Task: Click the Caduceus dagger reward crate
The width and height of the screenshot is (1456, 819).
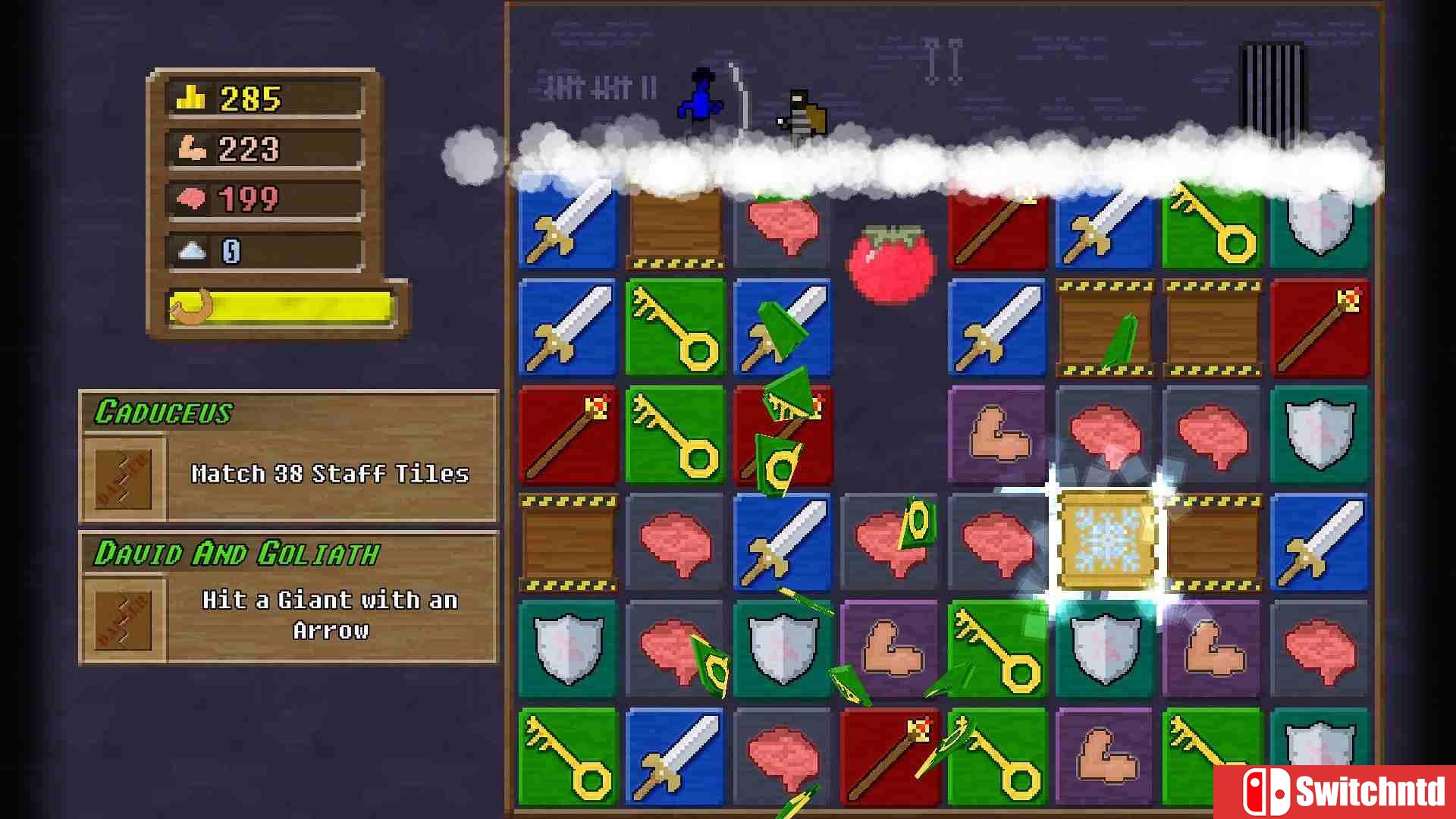Action: tap(121, 478)
